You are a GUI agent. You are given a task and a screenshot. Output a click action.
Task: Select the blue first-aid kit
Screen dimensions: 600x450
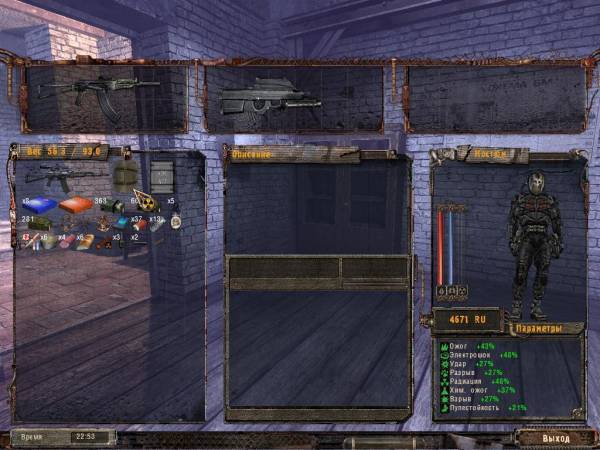[x=41, y=205]
